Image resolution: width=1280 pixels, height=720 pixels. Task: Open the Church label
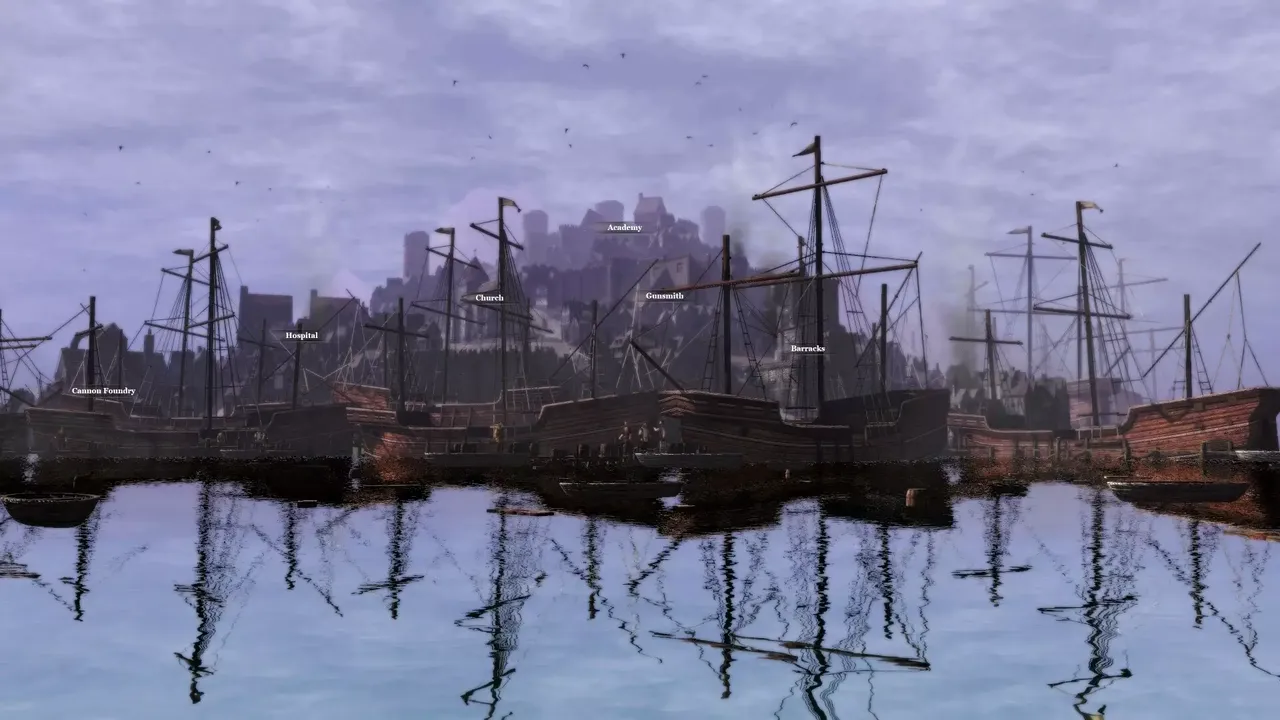(490, 297)
